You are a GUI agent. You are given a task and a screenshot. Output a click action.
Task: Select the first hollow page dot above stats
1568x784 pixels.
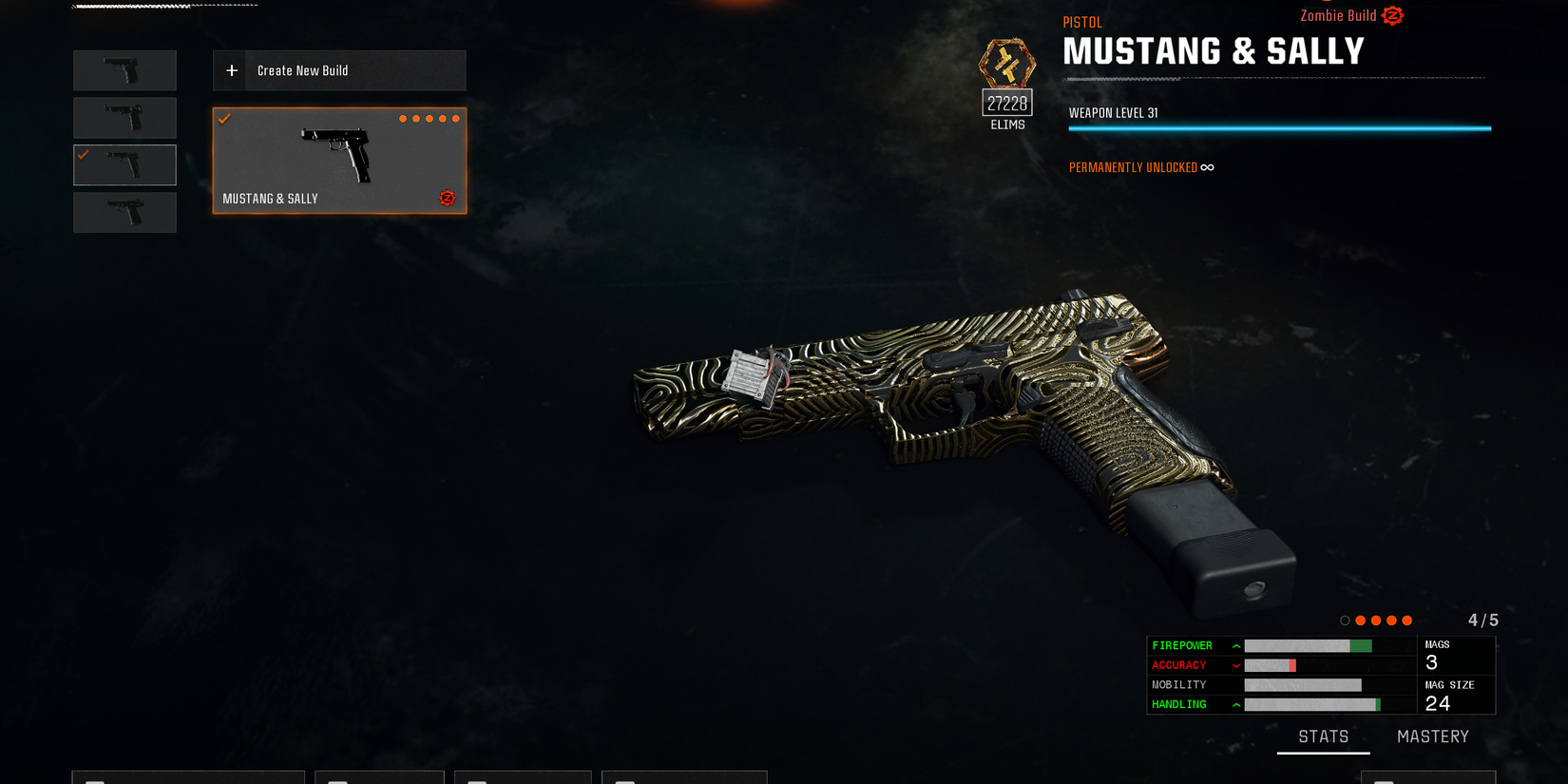[1346, 620]
